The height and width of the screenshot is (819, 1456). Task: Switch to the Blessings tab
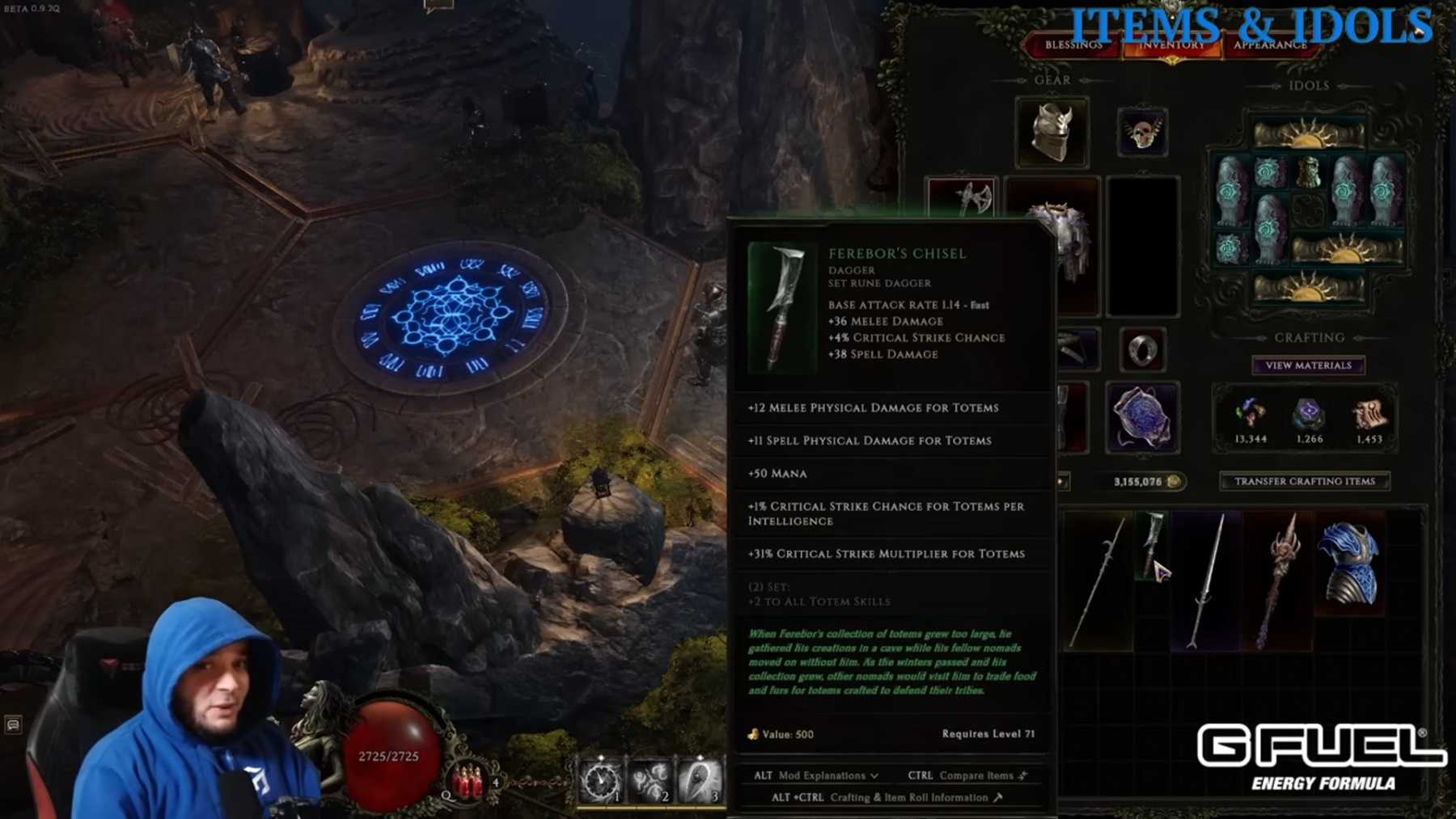coord(1073,45)
